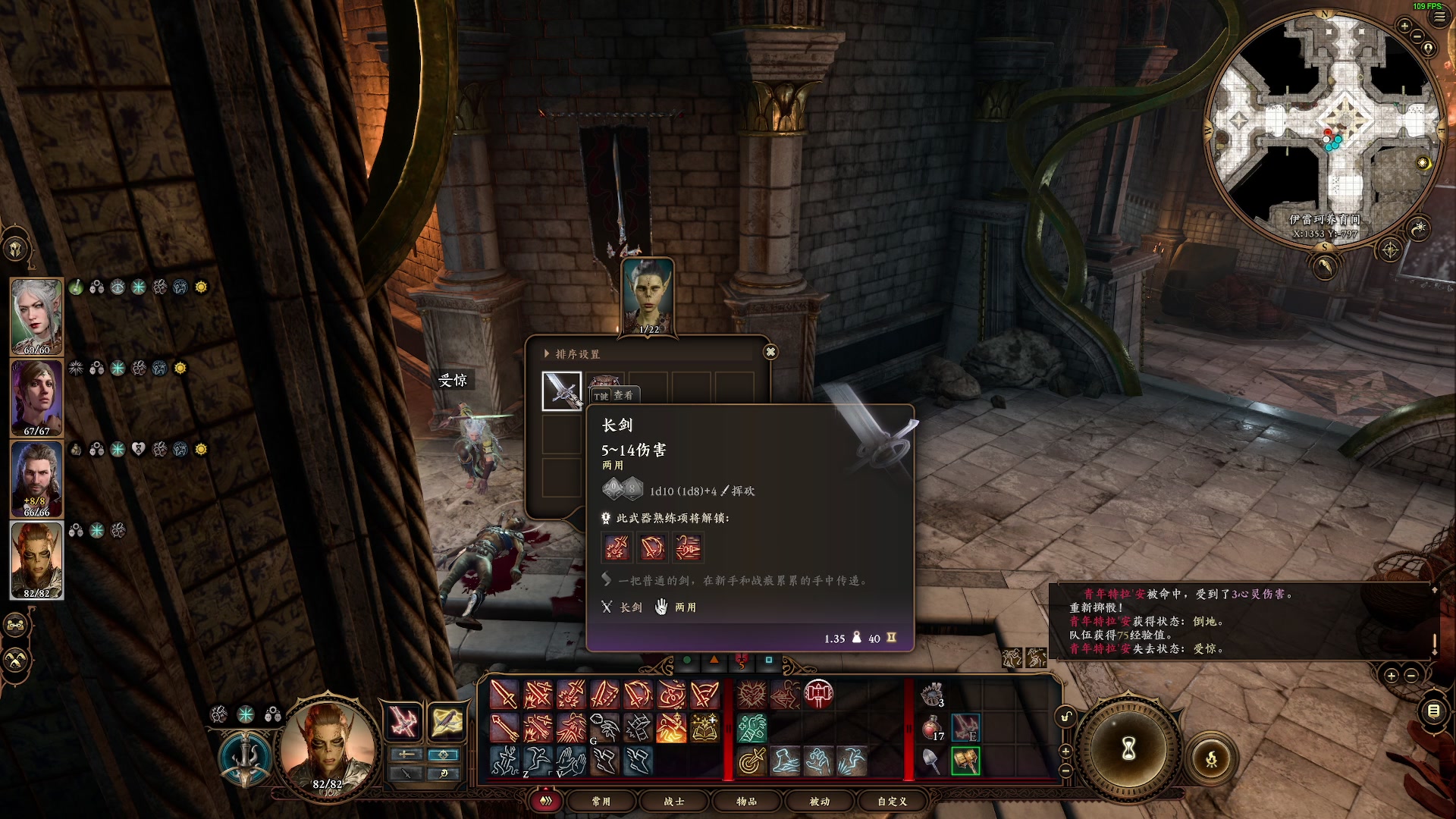
Task: Select the shovel in the hotbar
Action: 932,761
